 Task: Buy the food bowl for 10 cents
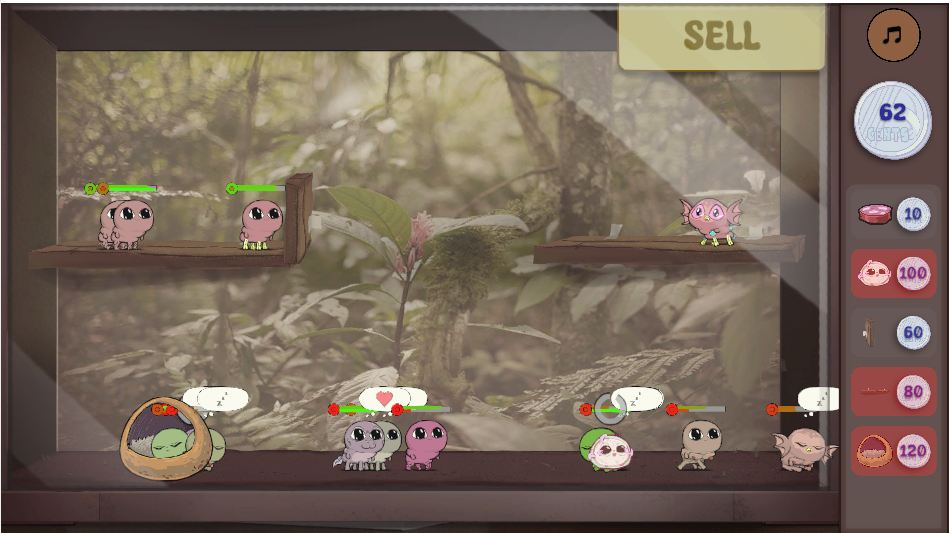point(893,214)
